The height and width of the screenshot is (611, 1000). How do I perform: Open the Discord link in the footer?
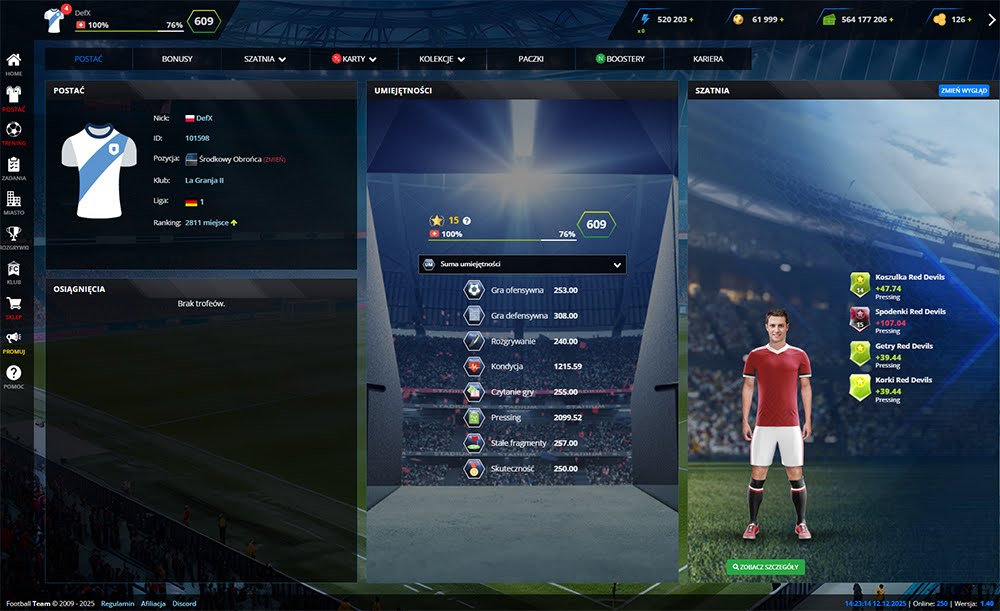(x=183, y=604)
